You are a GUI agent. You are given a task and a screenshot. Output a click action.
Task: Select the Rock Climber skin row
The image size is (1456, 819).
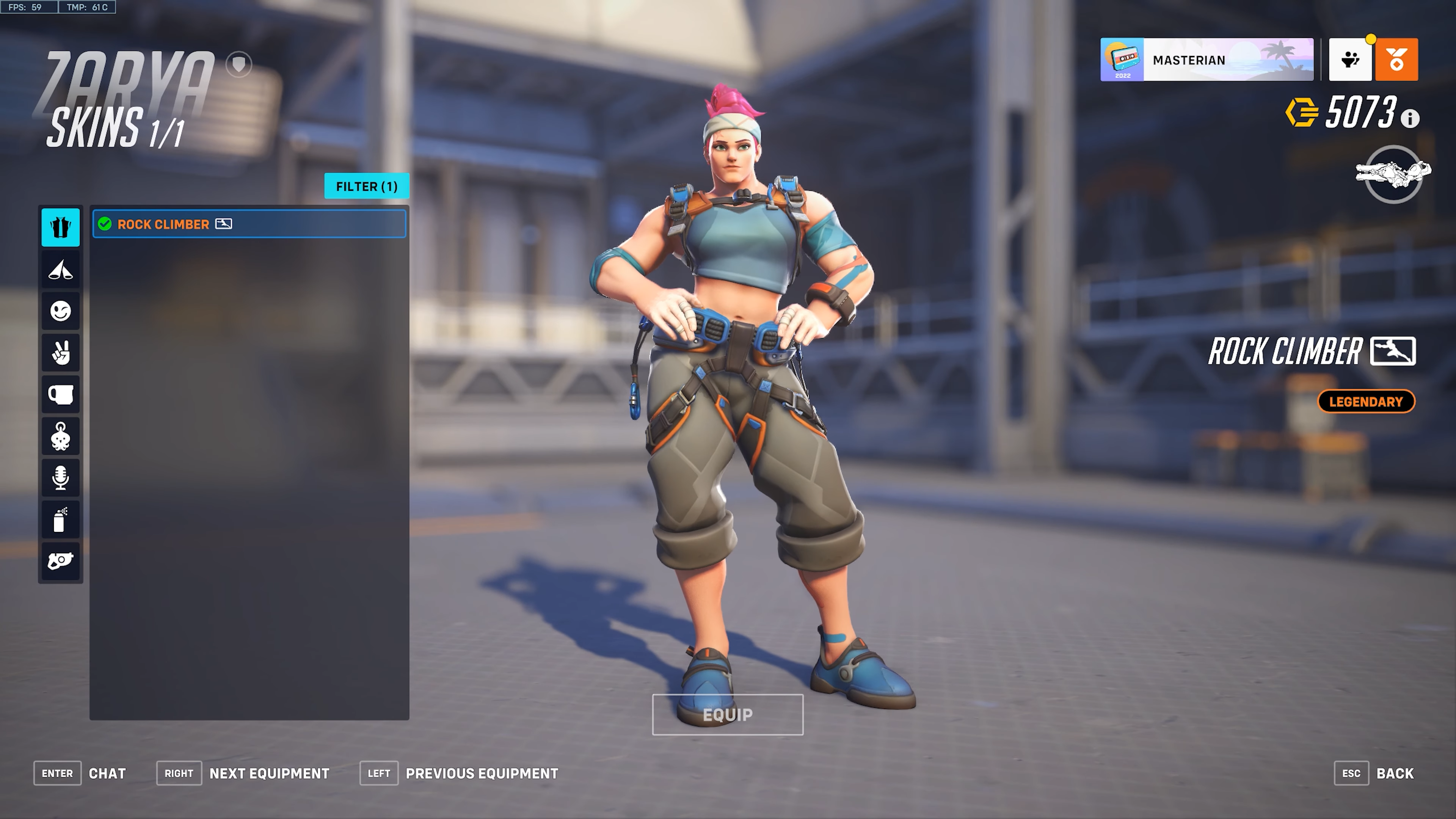coord(249,224)
